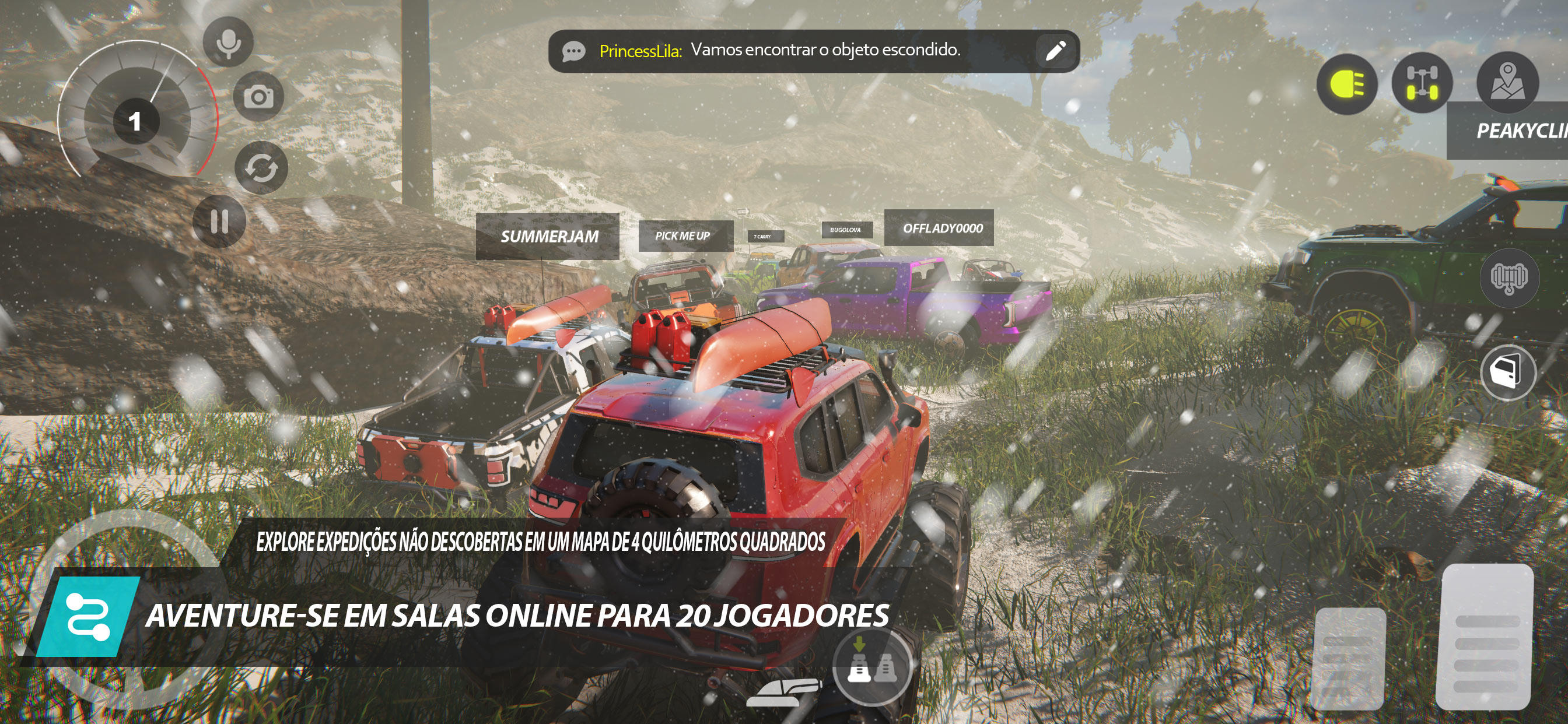Tap the microphone voice chat icon
The width and height of the screenshot is (1568, 724).
[x=227, y=41]
